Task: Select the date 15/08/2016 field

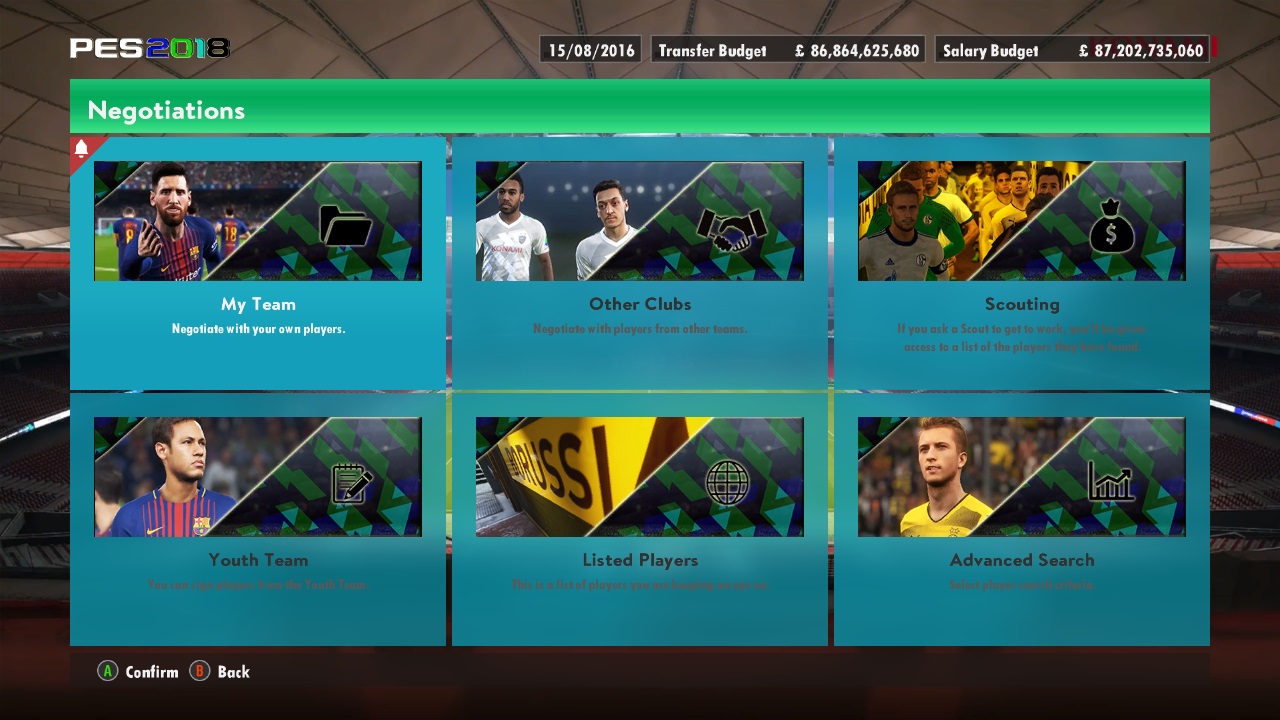Action: (589, 49)
